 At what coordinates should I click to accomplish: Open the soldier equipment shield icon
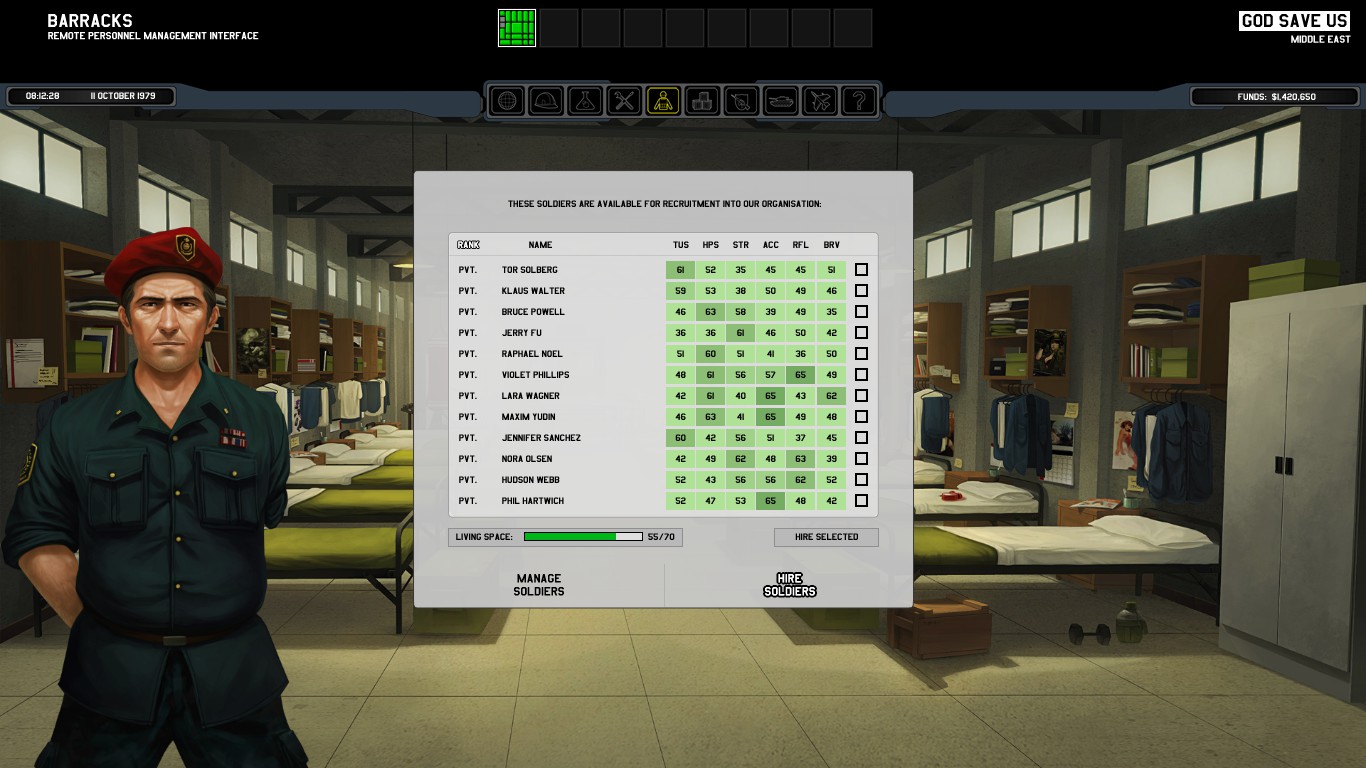[741, 101]
